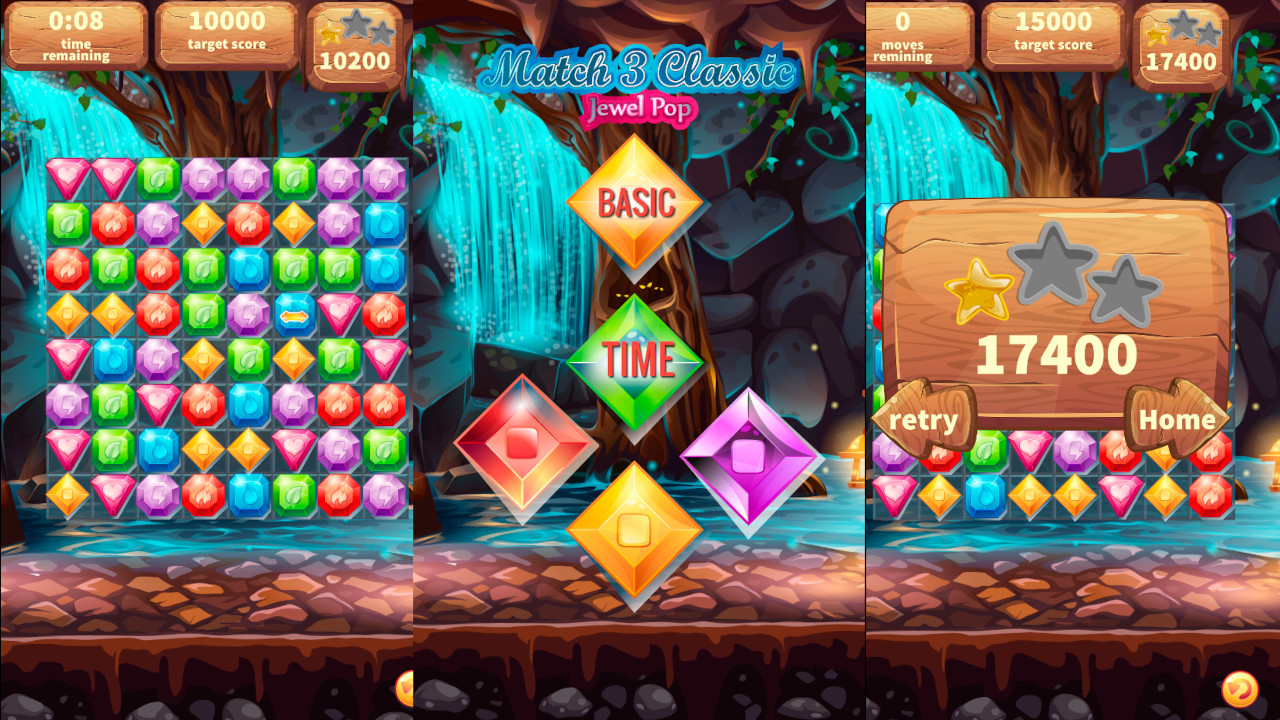Pick the red diamond mode on mode select
Viewport: 1280px width, 720px height.
click(x=522, y=450)
